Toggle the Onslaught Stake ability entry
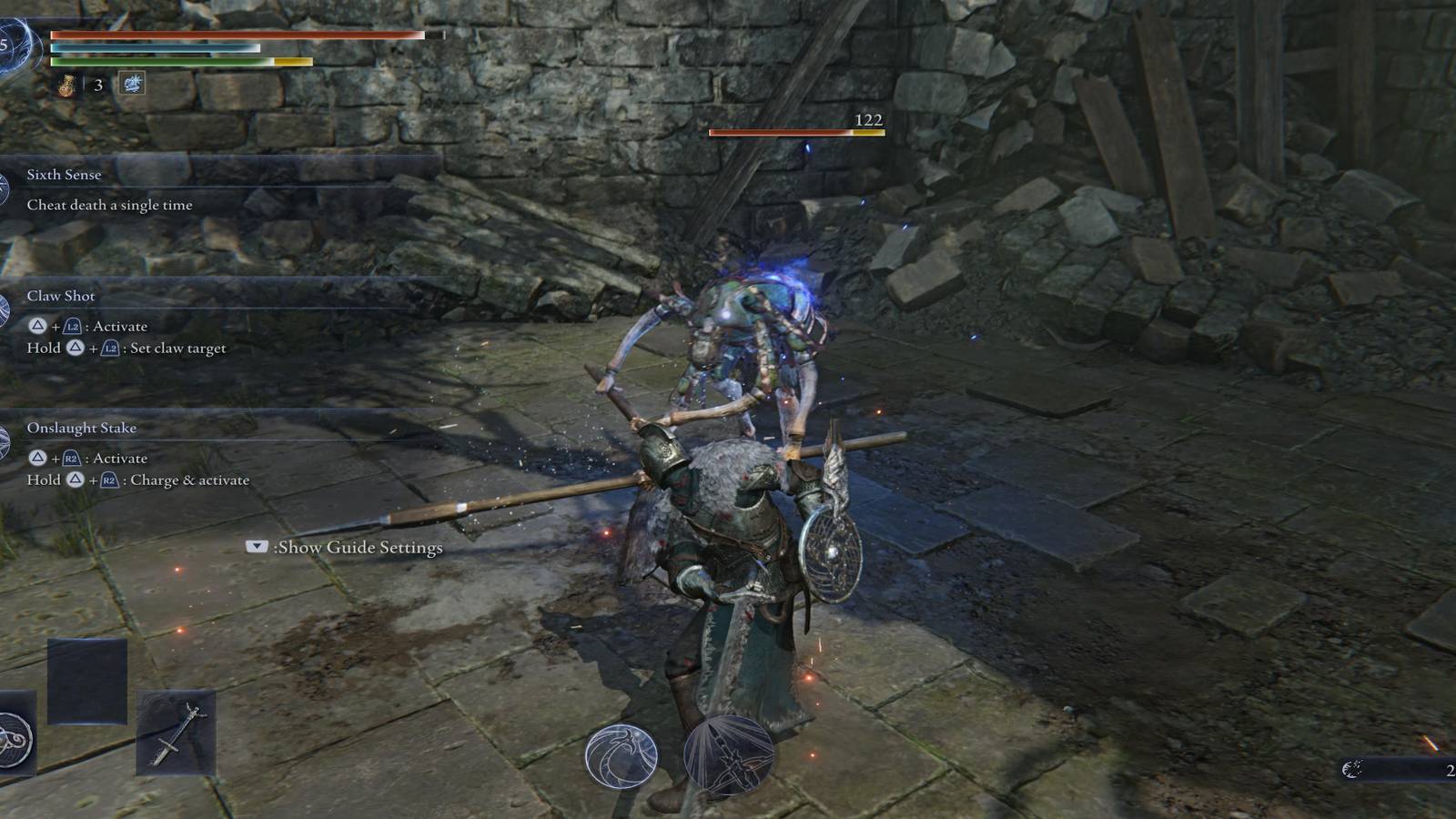This screenshot has width=1456, height=819. coord(82,428)
